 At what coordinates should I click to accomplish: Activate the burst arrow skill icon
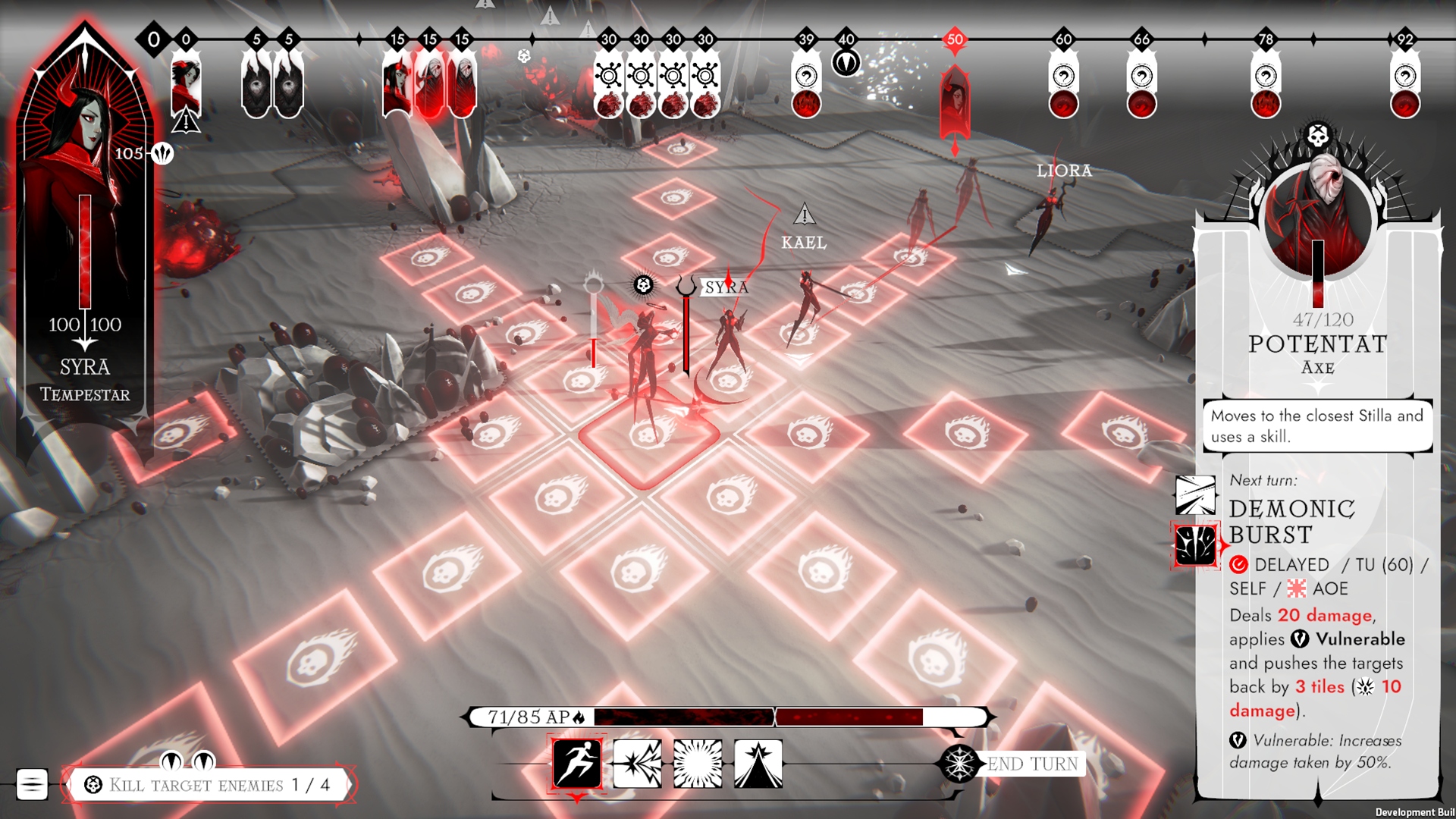[637, 764]
